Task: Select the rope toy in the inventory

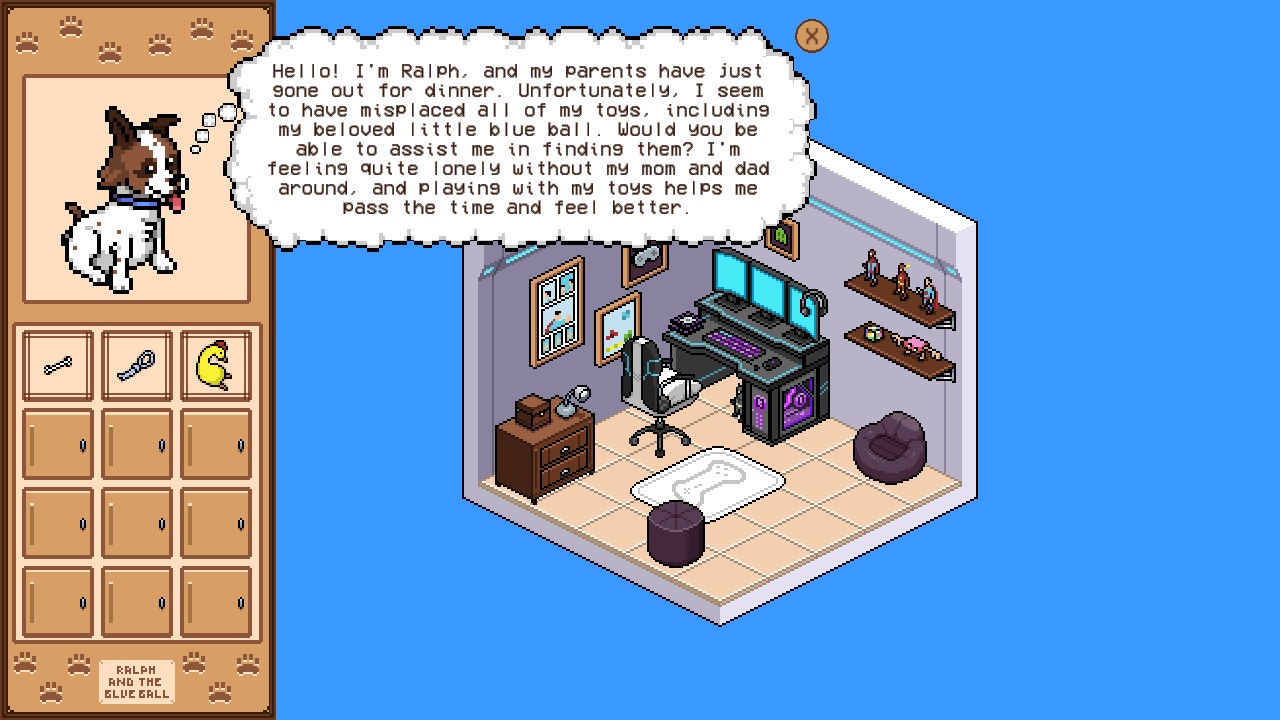Action: pos(137,362)
